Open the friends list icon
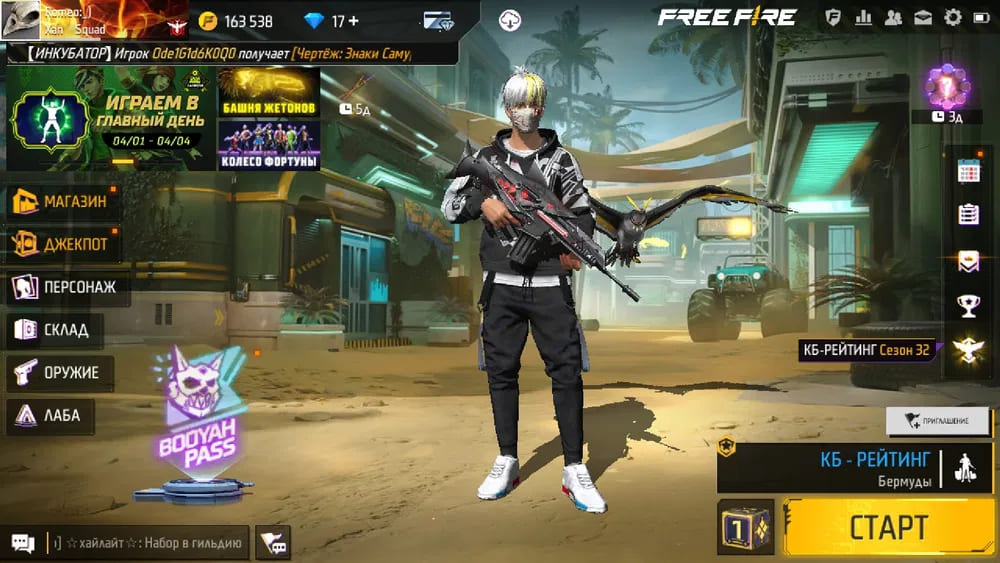Viewport: 1000px width, 563px height. tap(893, 17)
